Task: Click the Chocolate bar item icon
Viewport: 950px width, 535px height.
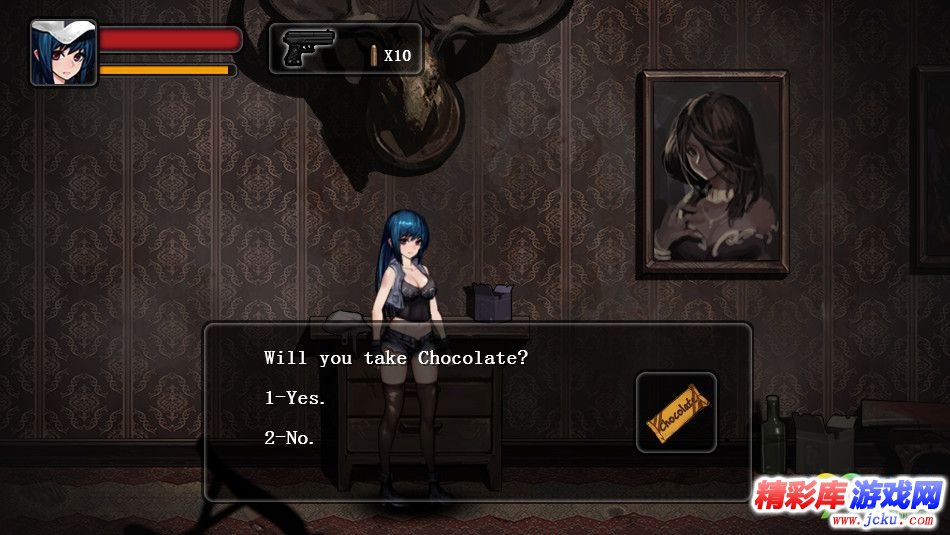Action: click(676, 412)
